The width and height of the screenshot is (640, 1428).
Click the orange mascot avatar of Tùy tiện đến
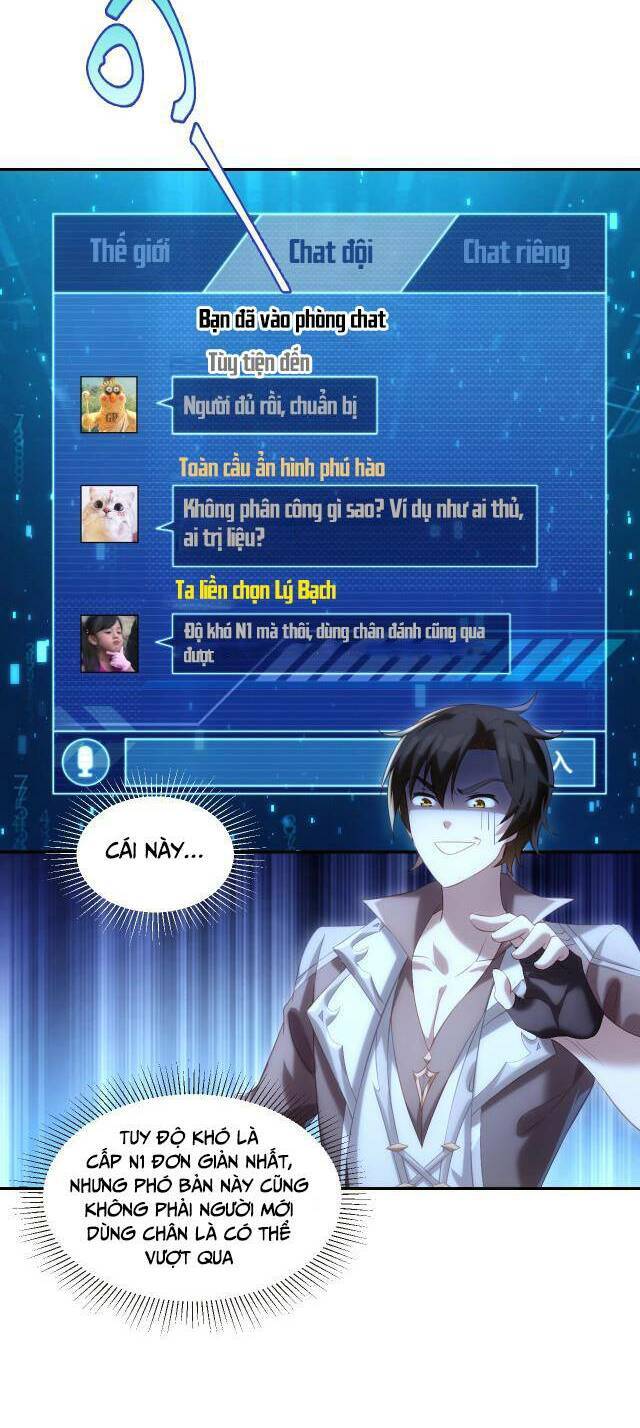click(x=109, y=405)
